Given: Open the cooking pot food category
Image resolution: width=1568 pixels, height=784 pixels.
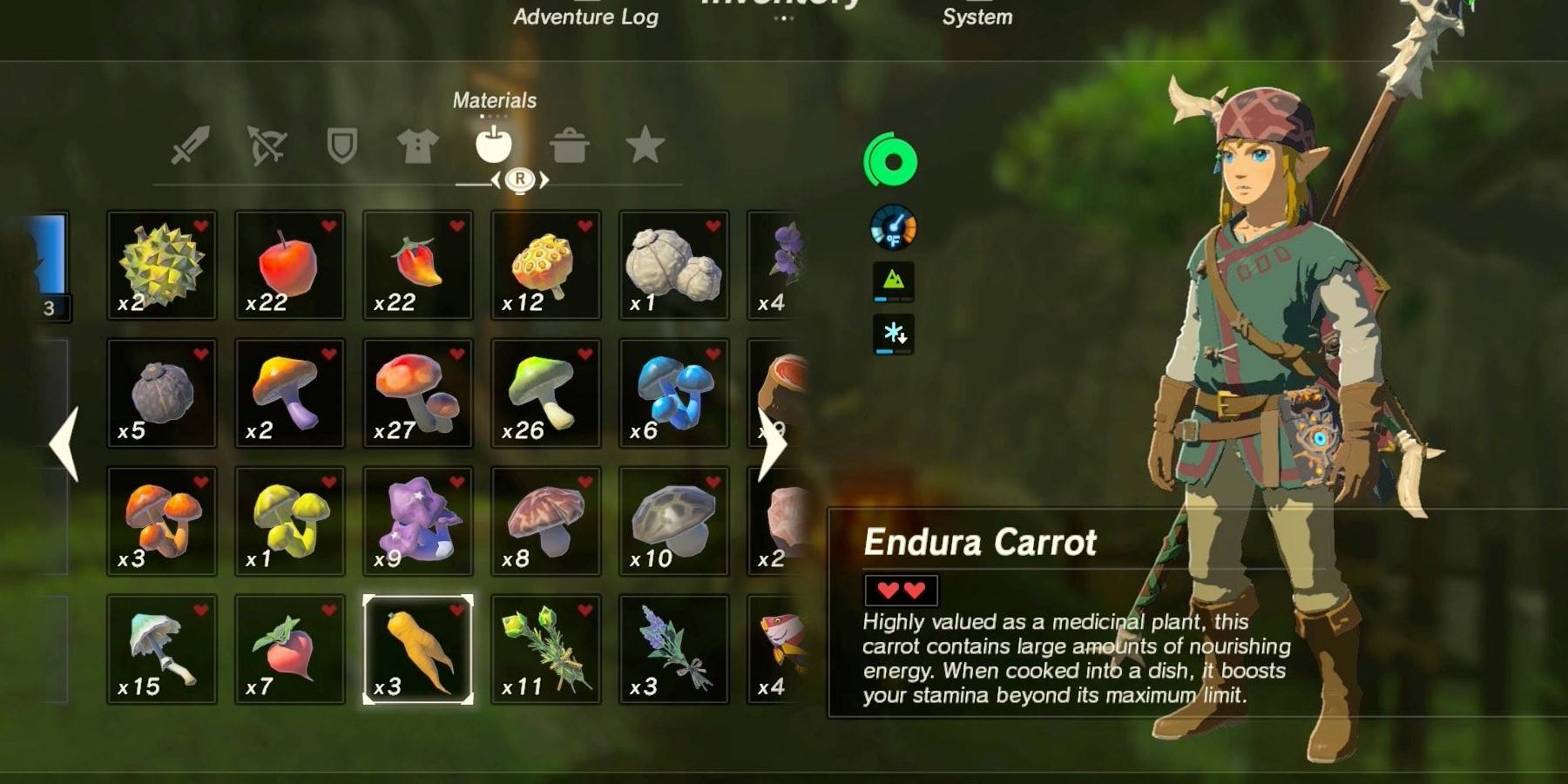Looking at the screenshot, I should (x=570, y=145).
